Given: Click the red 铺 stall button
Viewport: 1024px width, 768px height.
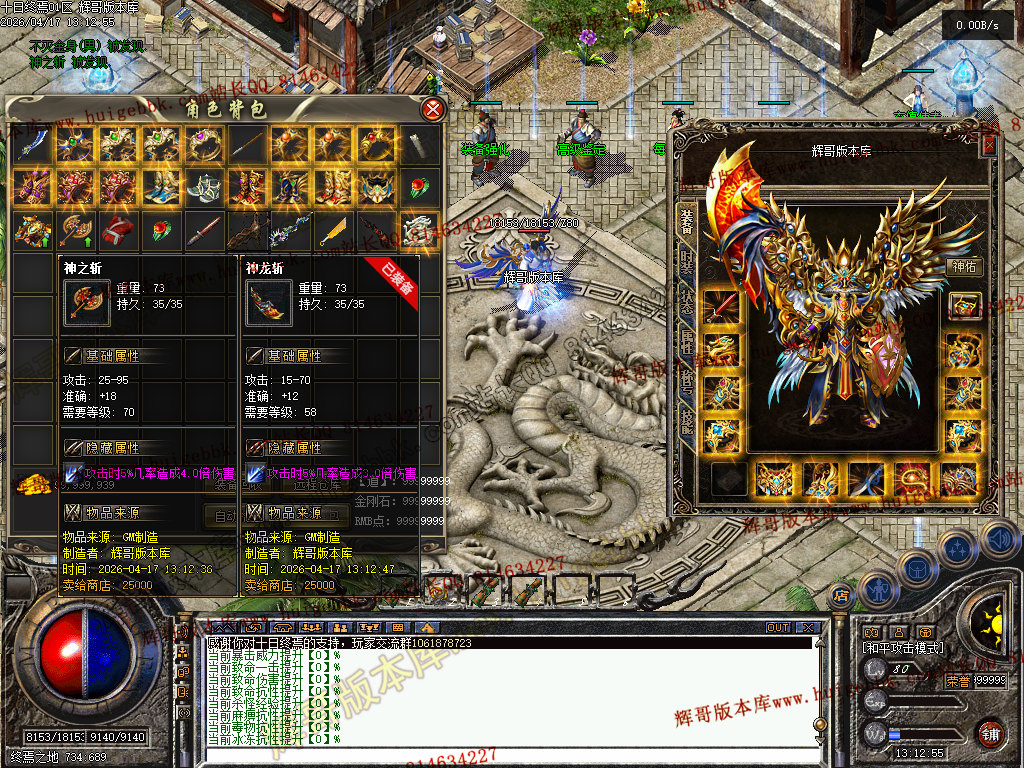Looking at the screenshot, I should click(990, 733).
